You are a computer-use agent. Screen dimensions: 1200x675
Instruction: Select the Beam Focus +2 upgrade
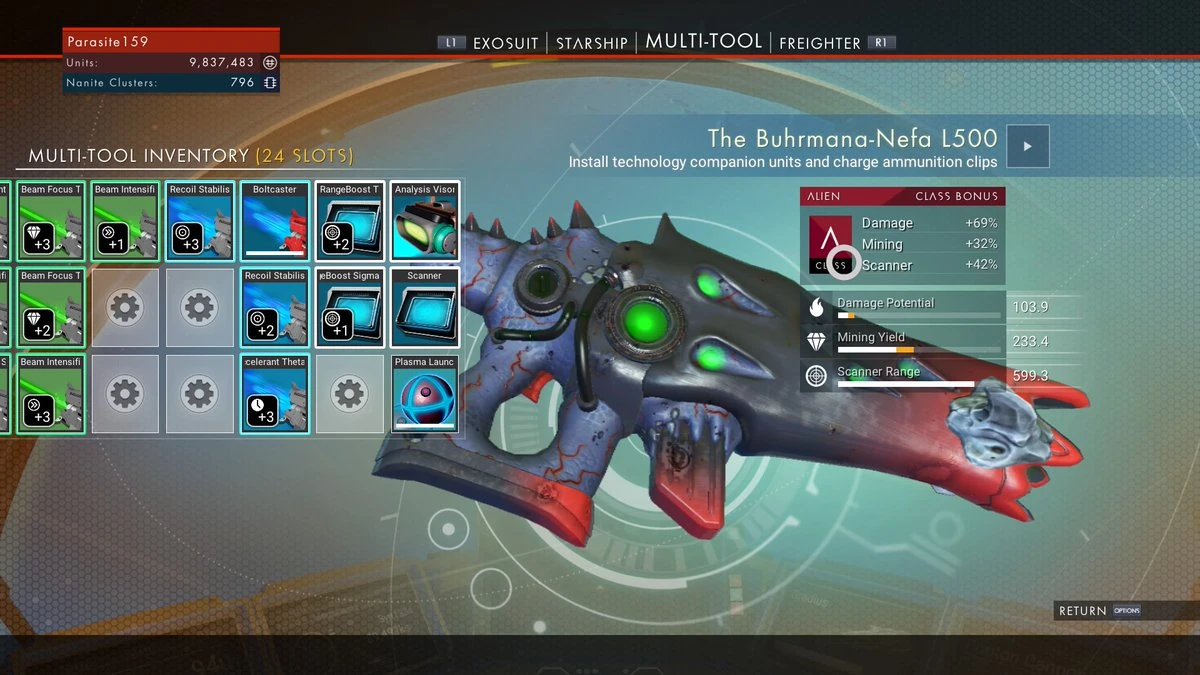tap(49, 307)
